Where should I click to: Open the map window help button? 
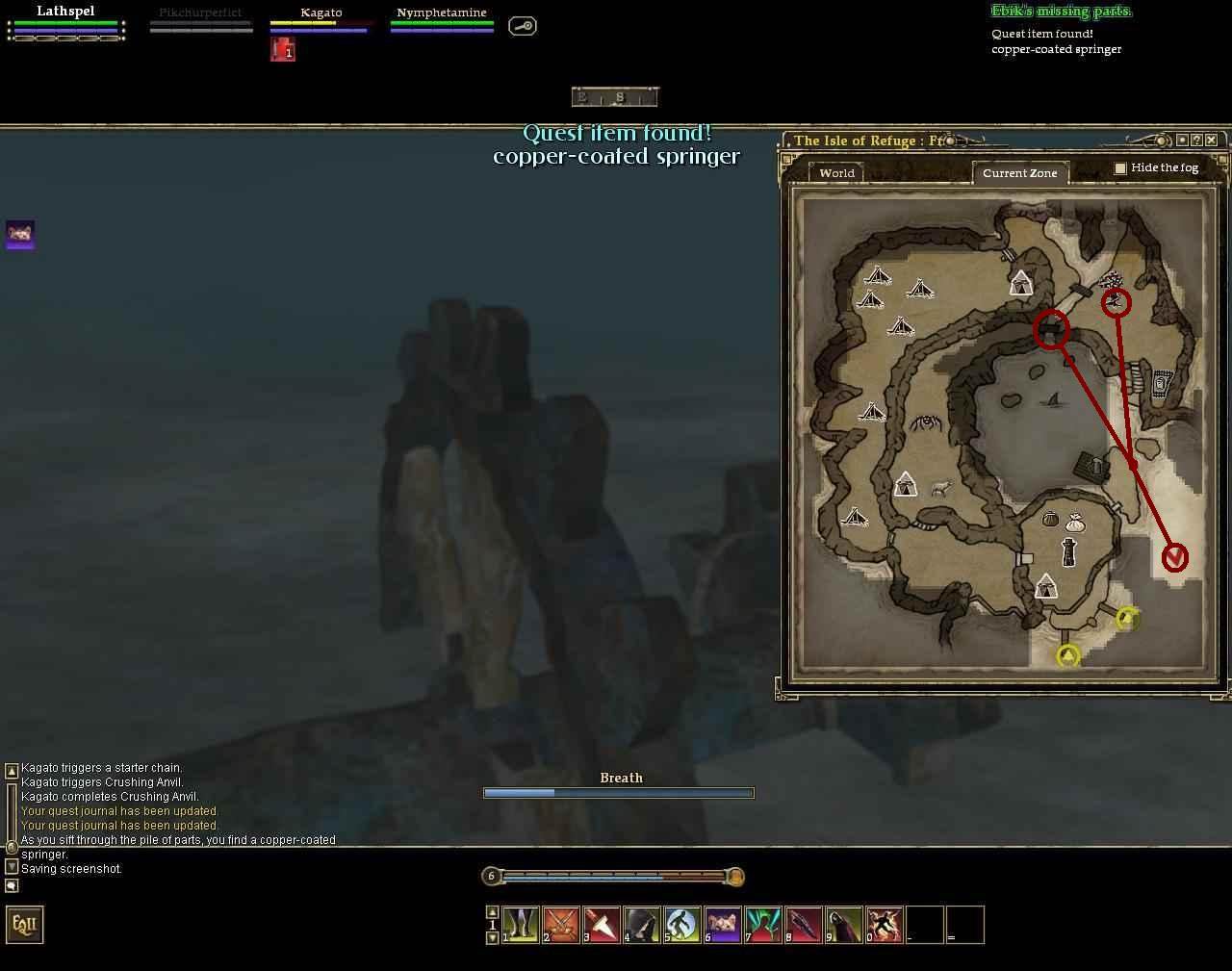[x=1196, y=141]
